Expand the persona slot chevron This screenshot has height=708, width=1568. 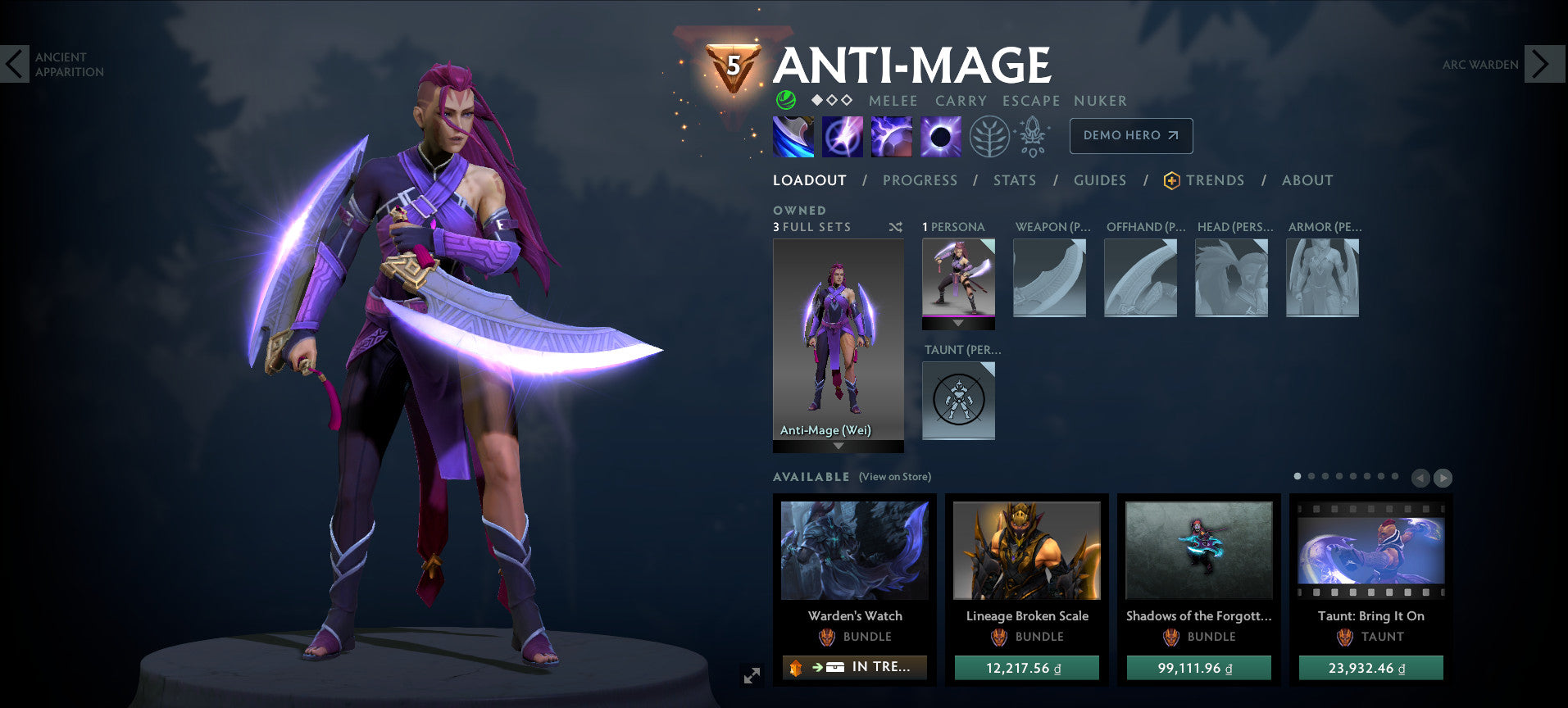coord(958,323)
